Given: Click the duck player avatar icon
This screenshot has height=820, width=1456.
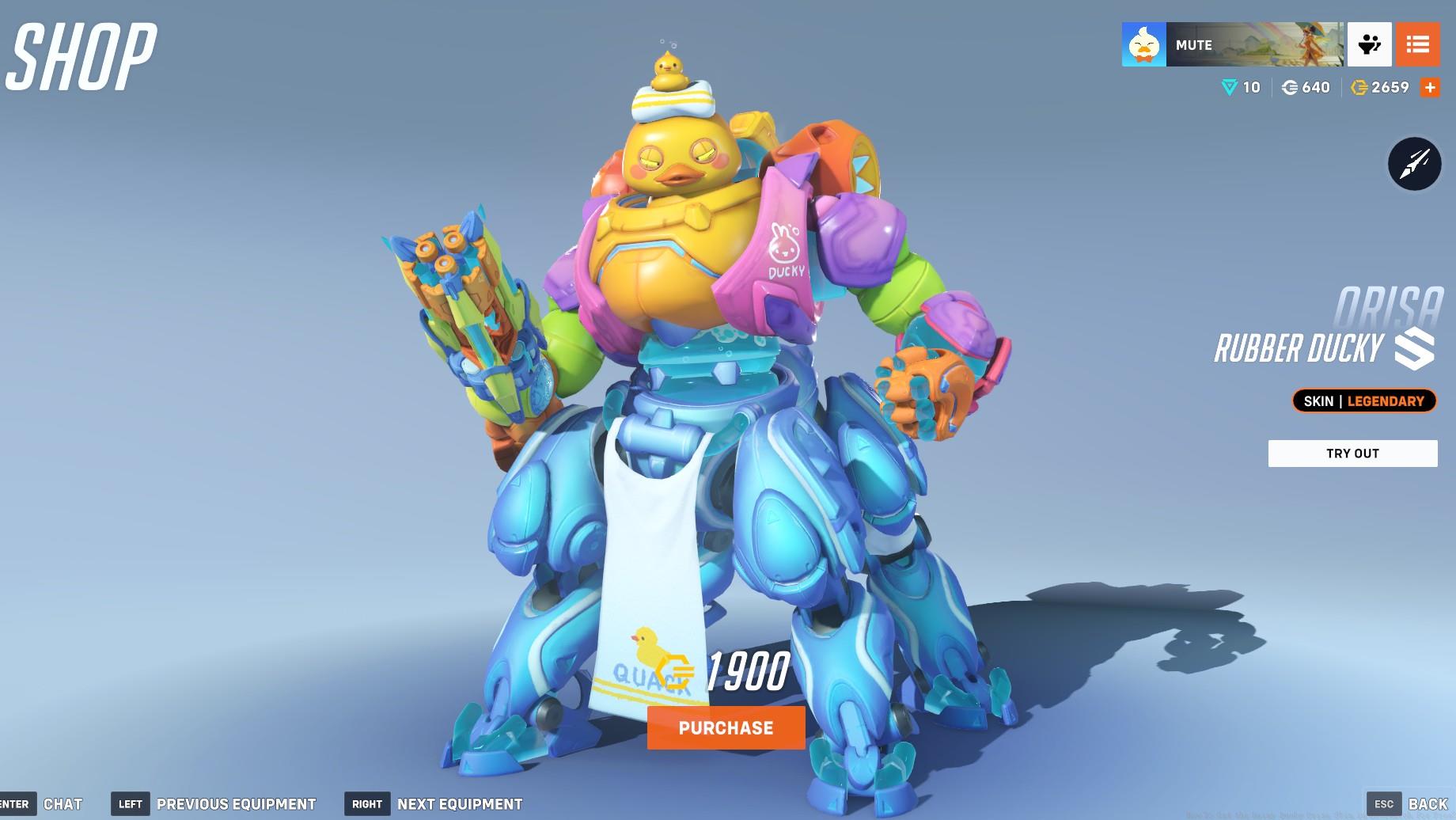Looking at the screenshot, I should pos(1142,44).
